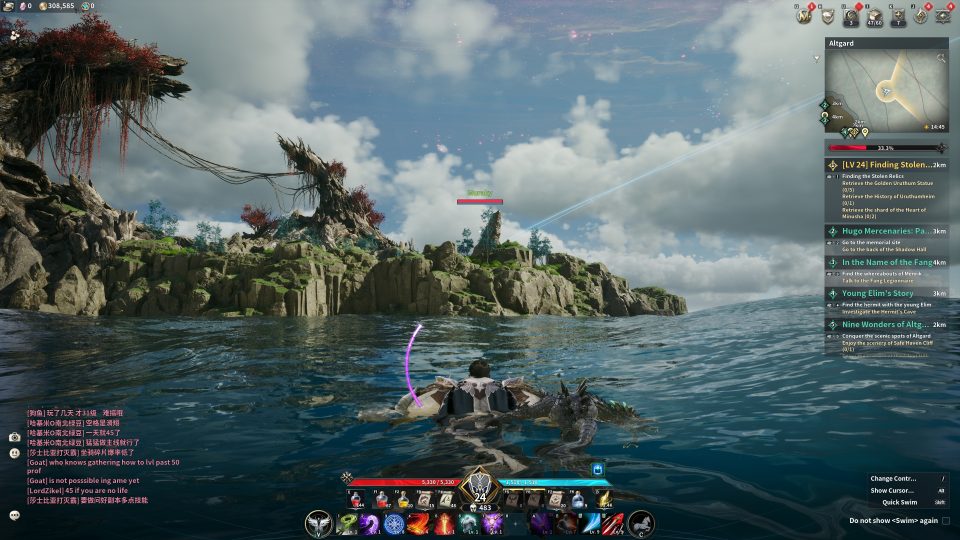Open the inventory bag showing 47/60
The height and width of the screenshot is (540, 960).
point(873,16)
